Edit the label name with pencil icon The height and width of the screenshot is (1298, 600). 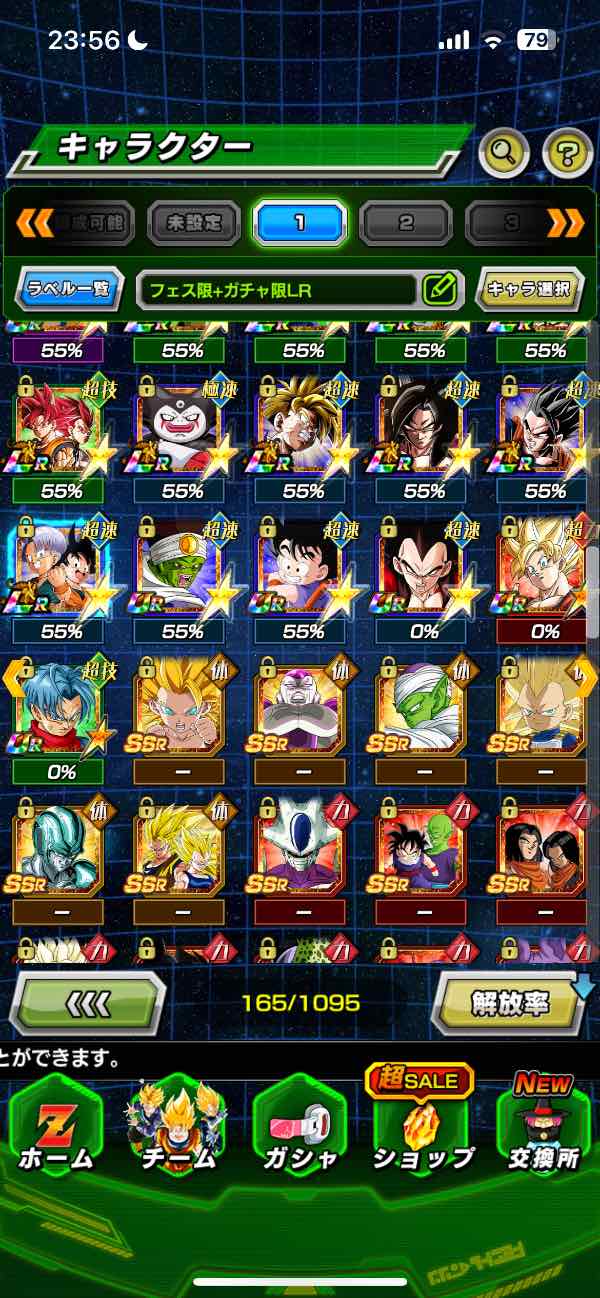click(439, 290)
